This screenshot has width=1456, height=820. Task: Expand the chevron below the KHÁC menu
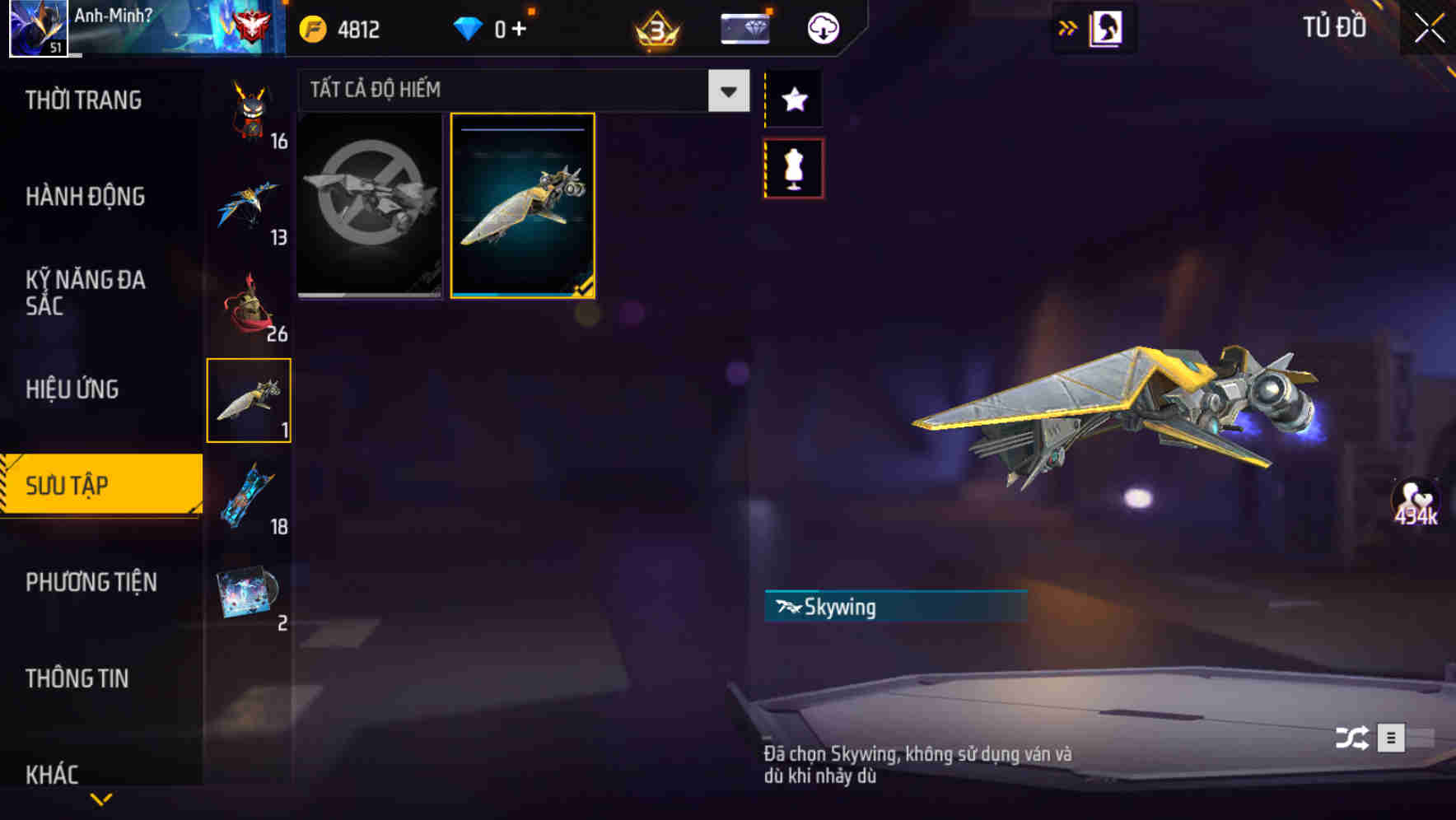click(101, 799)
